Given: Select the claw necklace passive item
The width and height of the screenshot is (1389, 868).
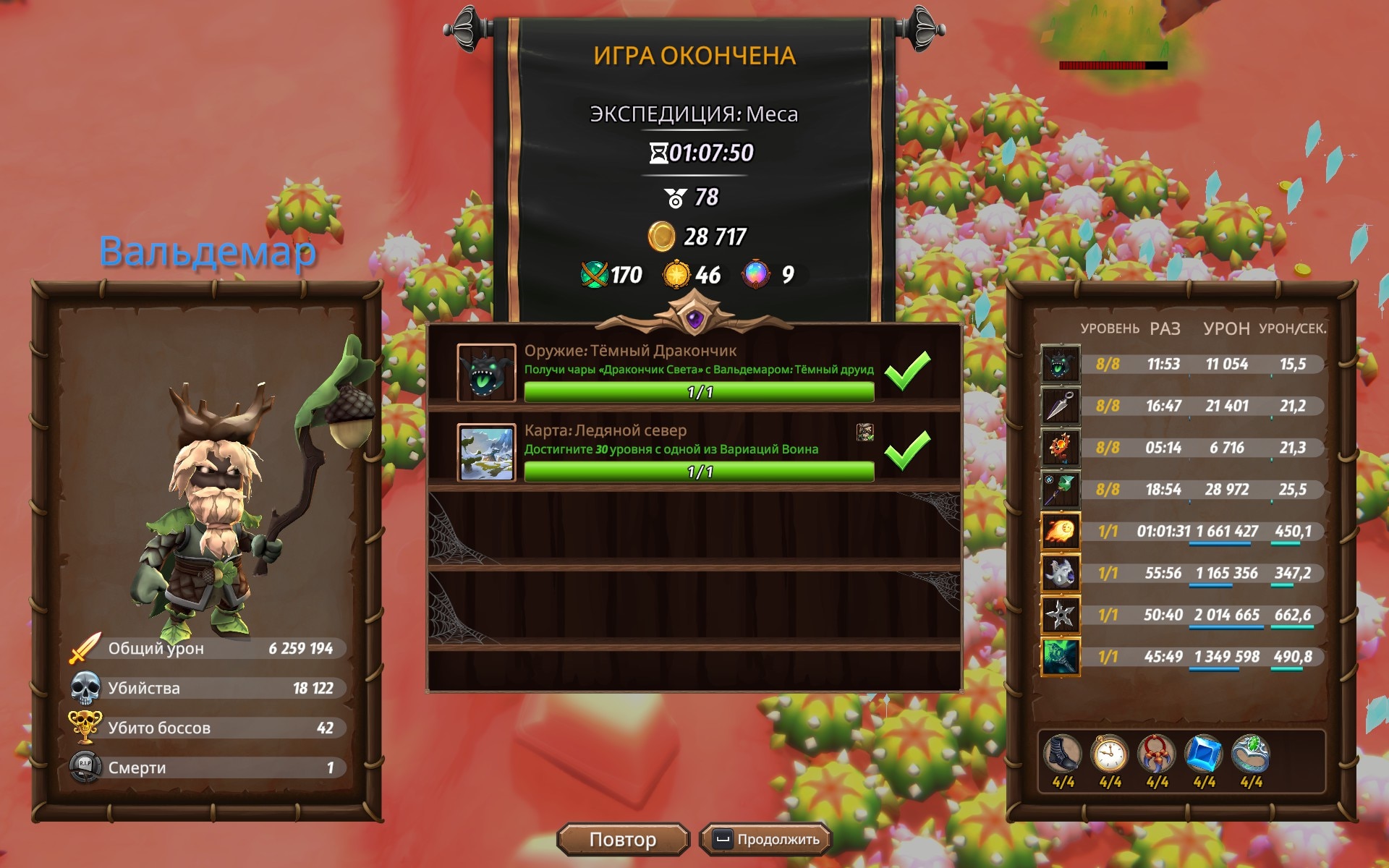Looking at the screenshot, I should [1157, 755].
